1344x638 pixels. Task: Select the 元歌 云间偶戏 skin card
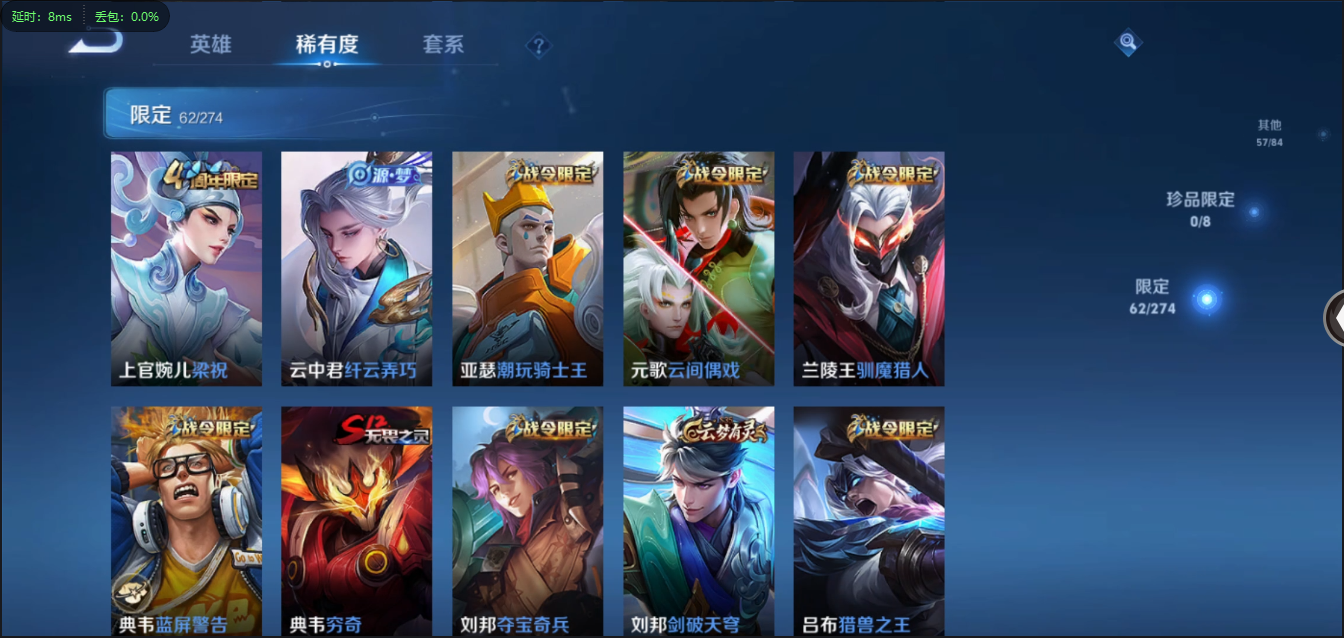[x=699, y=268]
